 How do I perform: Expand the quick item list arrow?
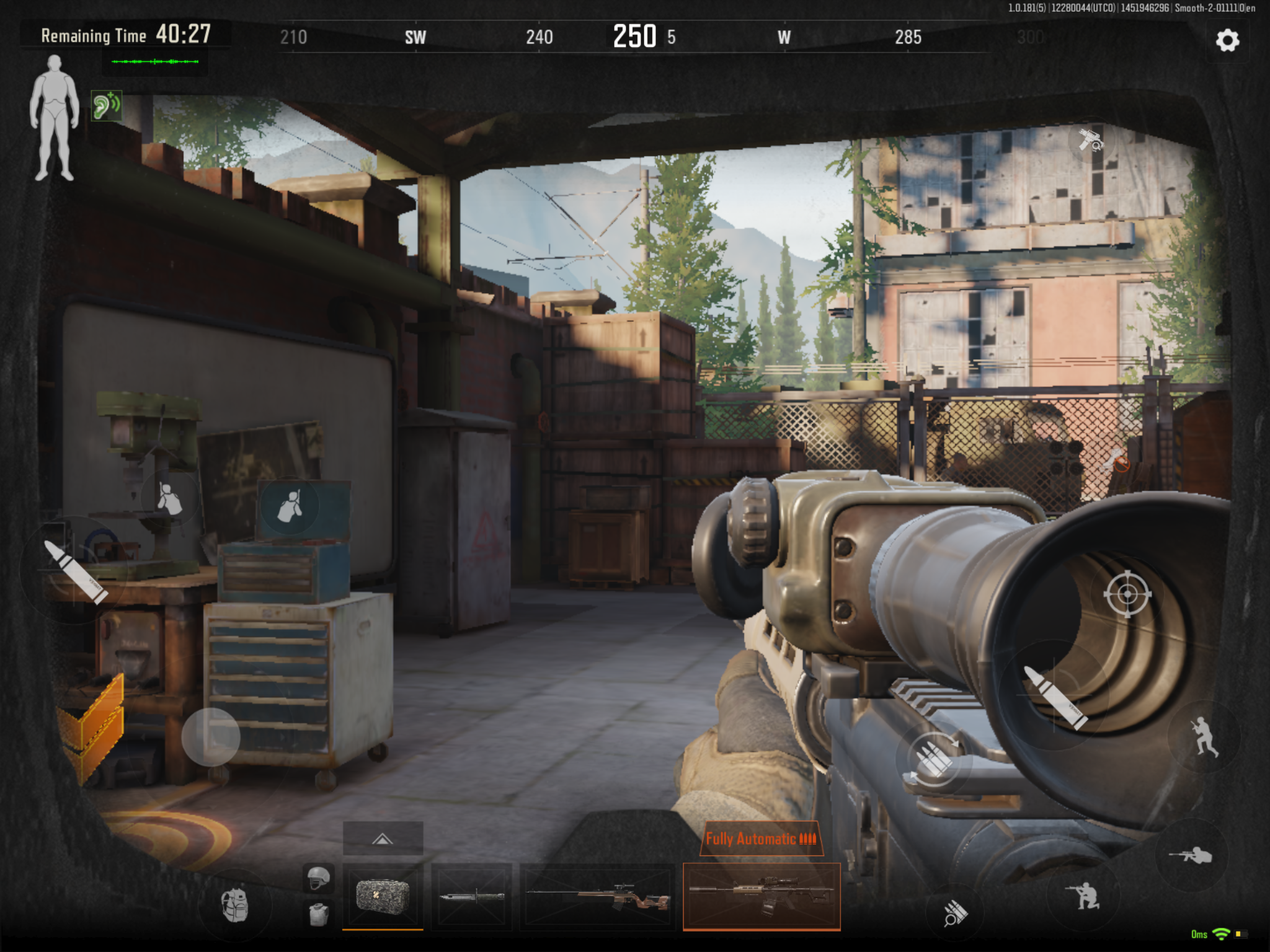tap(383, 839)
